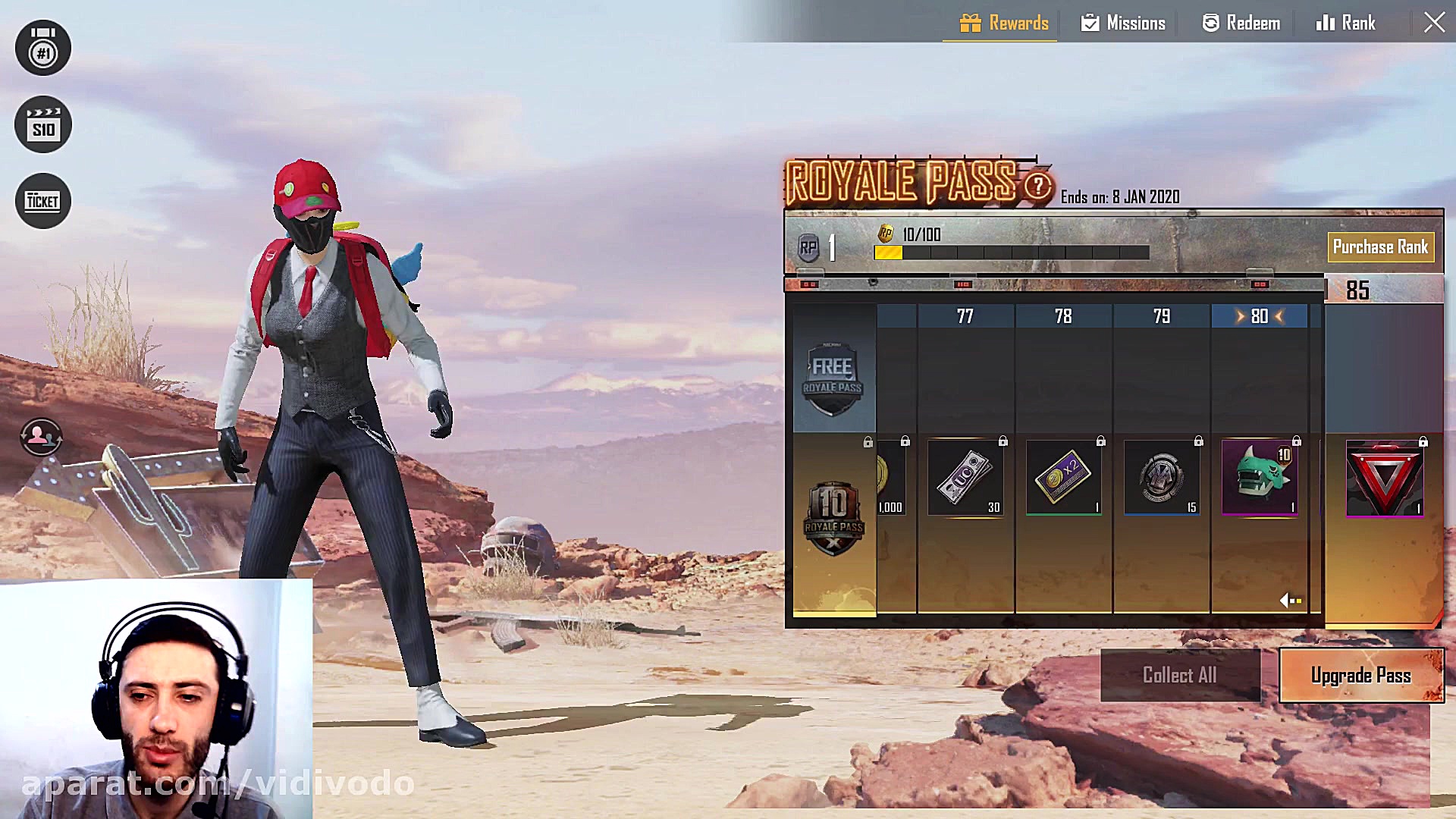
Task: Open the Royale Pass help question mark
Action: 1037,186
